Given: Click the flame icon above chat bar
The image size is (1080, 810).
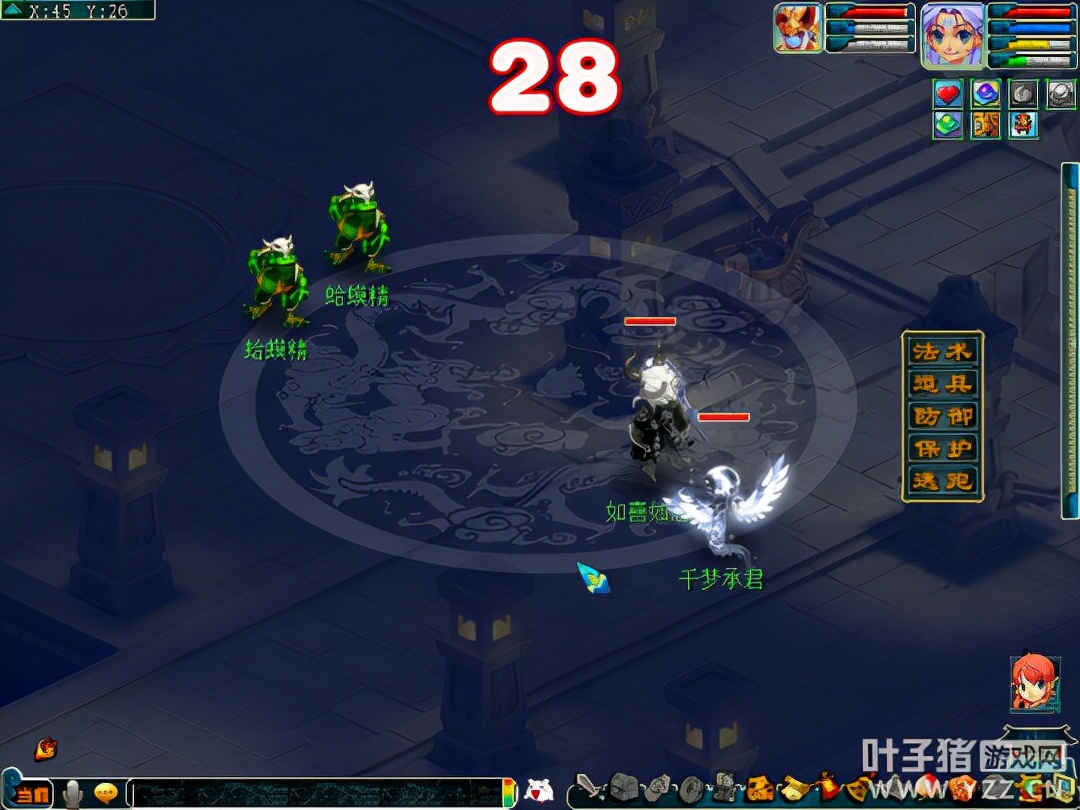Looking at the screenshot, I should [45, 749].
